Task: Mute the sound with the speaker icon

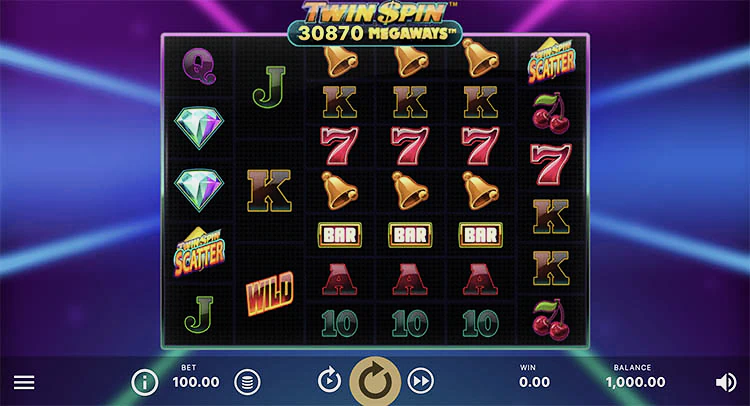Action: pyautogui.click(x=726, y=381)
